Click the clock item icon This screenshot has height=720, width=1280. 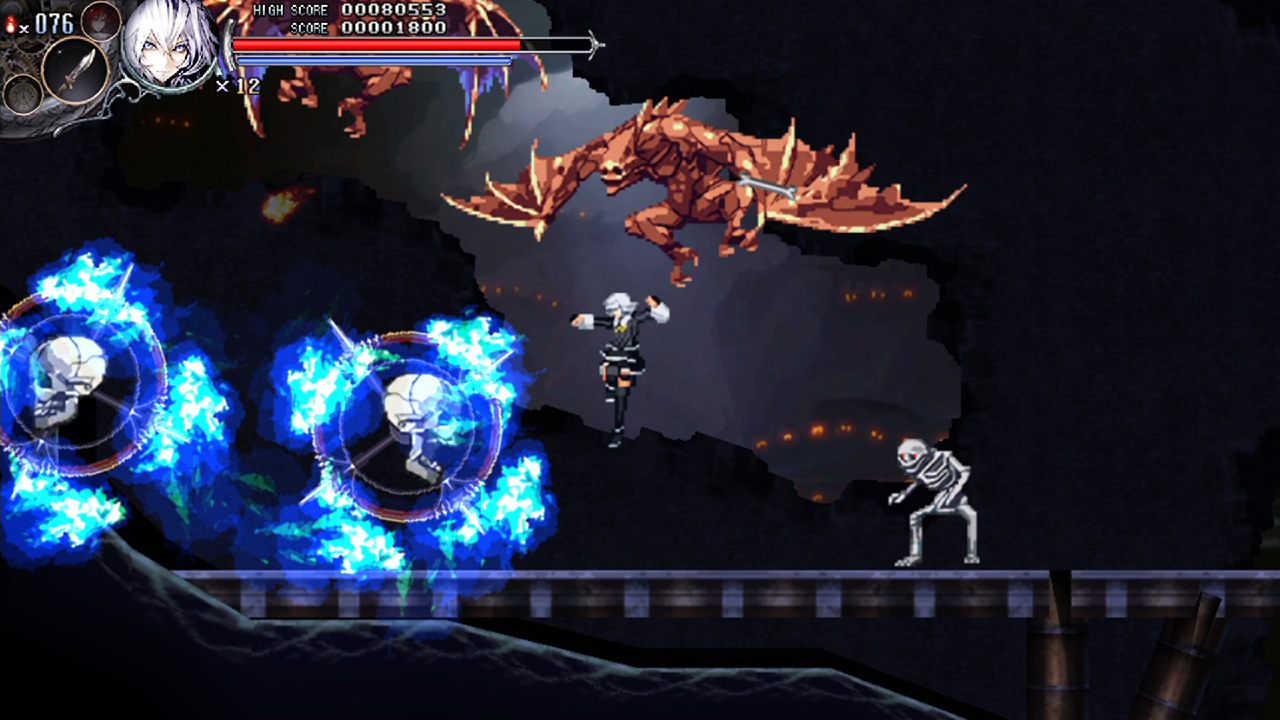point(22,94)
